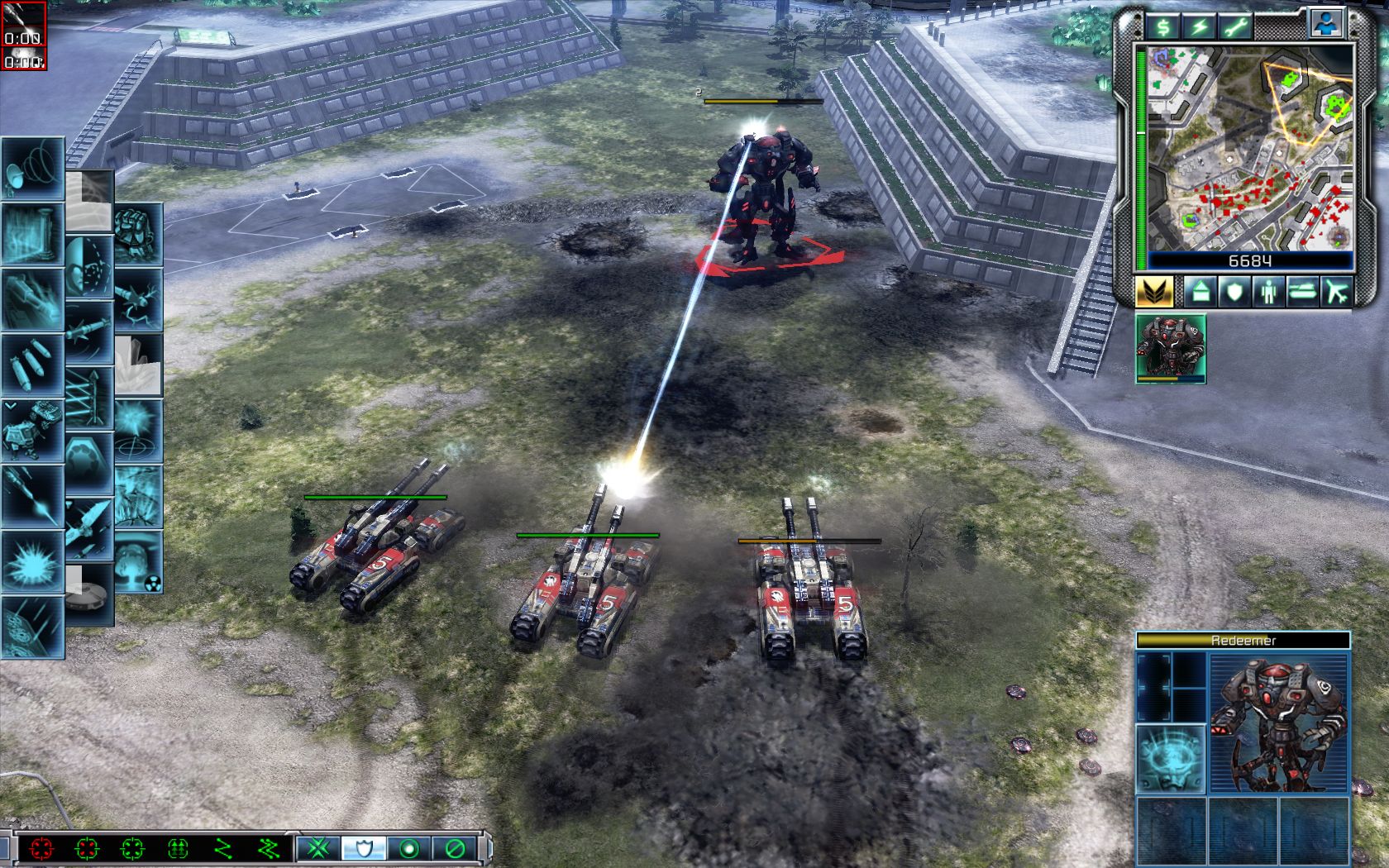Switch to the structures production tab
Viewport: 1389px width, 868px height.
[x=1199, y=292]
